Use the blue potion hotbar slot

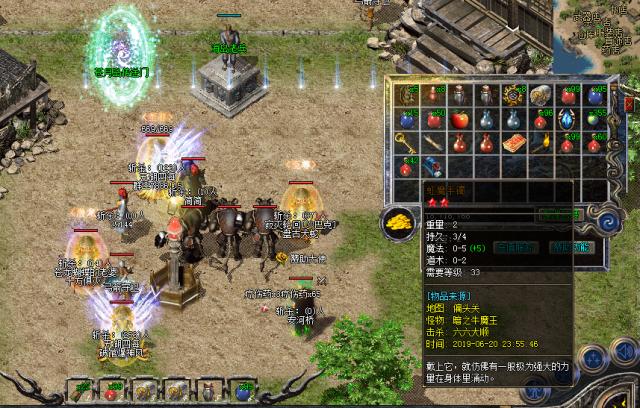click(x=243, y=390)
